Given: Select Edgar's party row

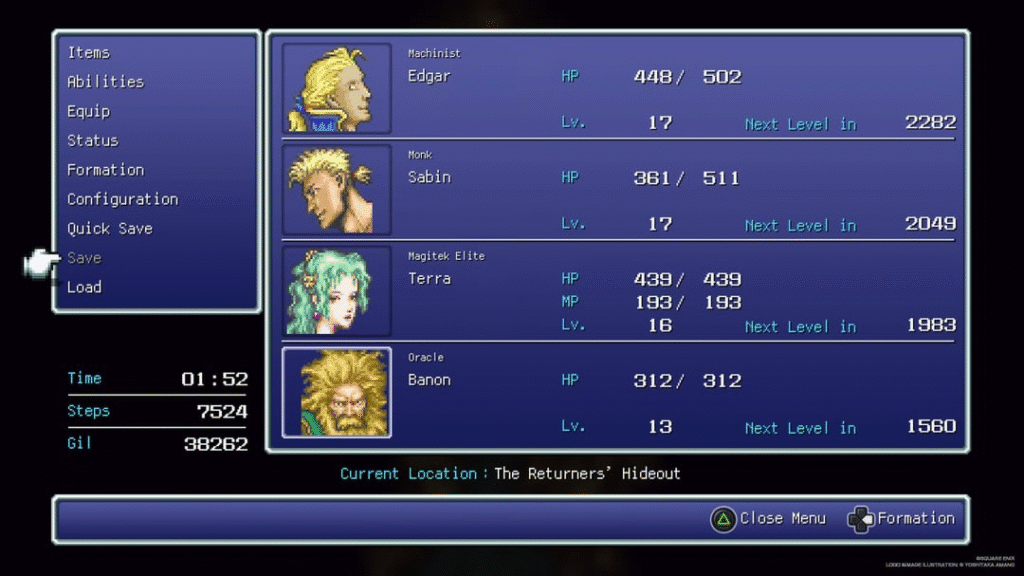Looking at the screenshot, I should pos(617,89).
